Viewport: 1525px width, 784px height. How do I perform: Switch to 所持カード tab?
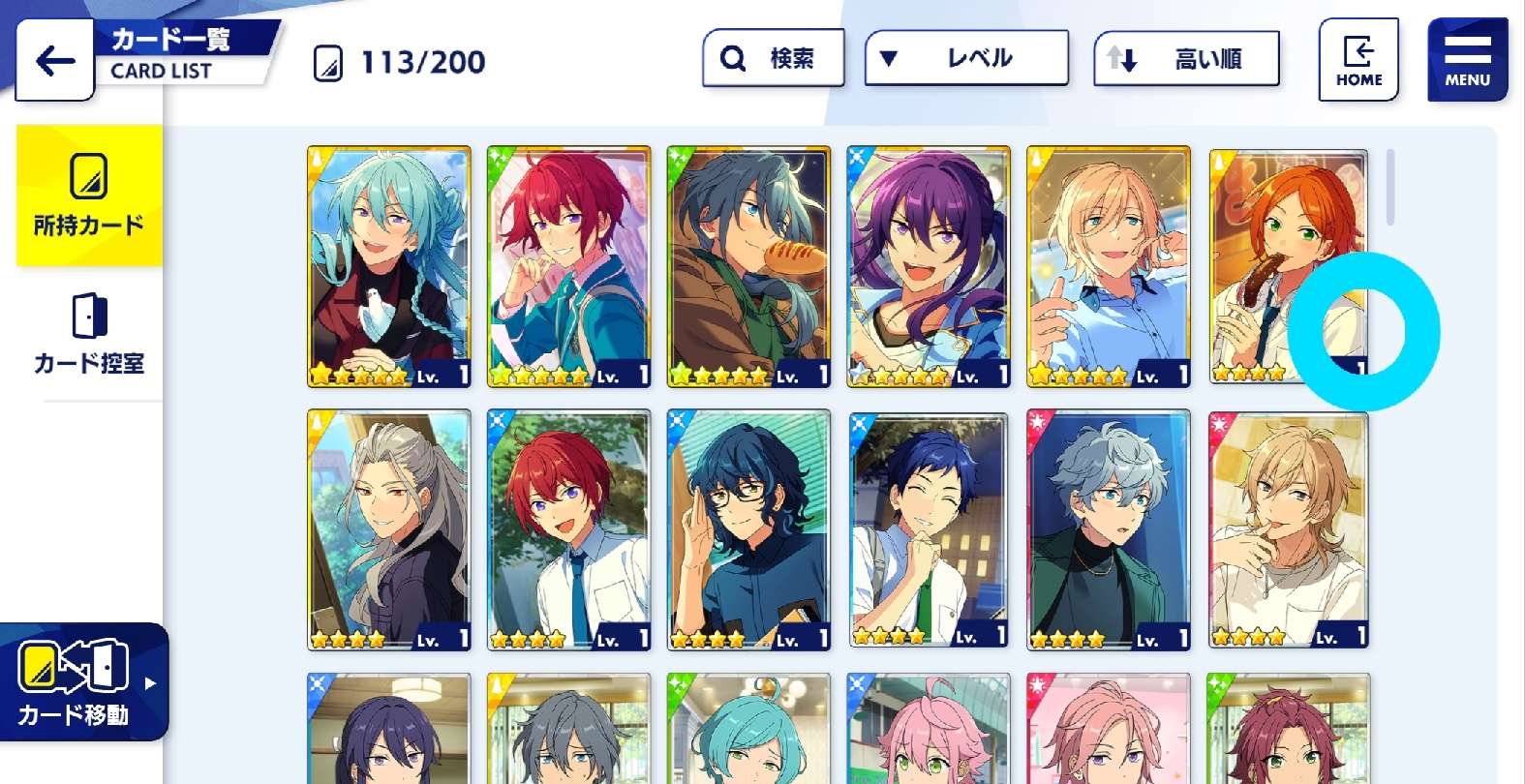(x=89, y=196)
